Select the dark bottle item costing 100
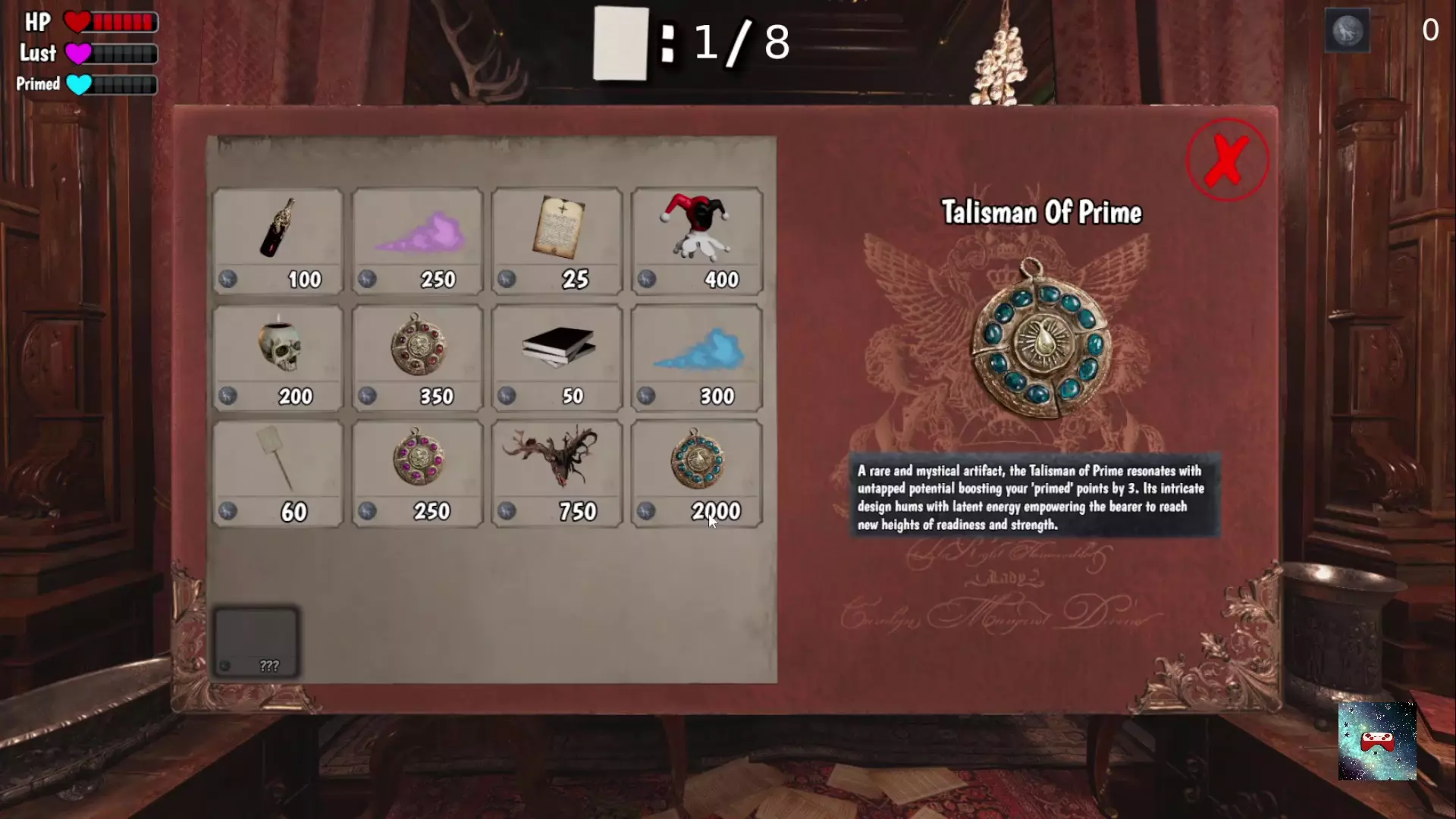Image resolution: width=1456 pixels, height=819 pixels. tap(278, 241)
